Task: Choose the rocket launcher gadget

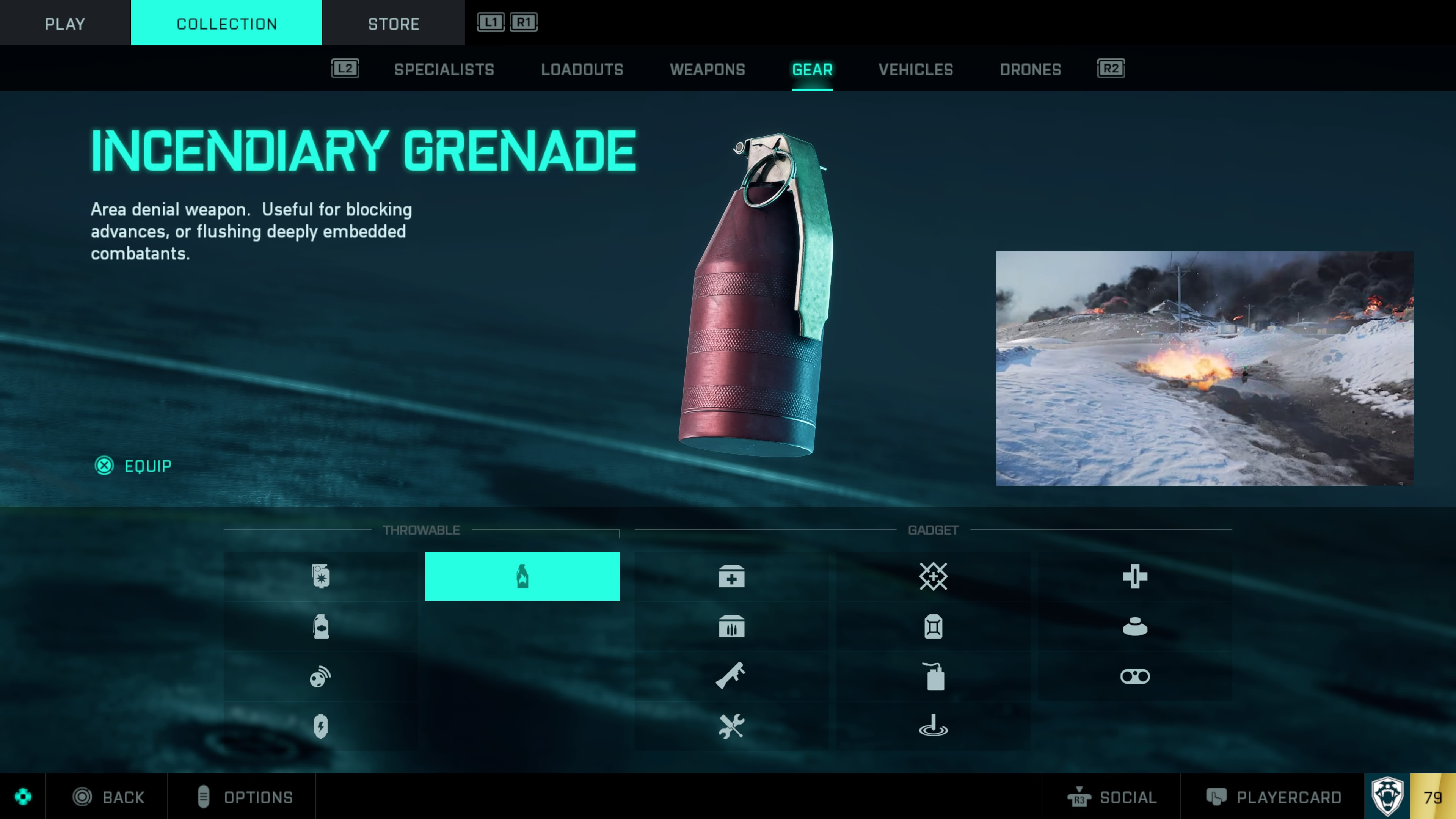Action: pos(731,676)
